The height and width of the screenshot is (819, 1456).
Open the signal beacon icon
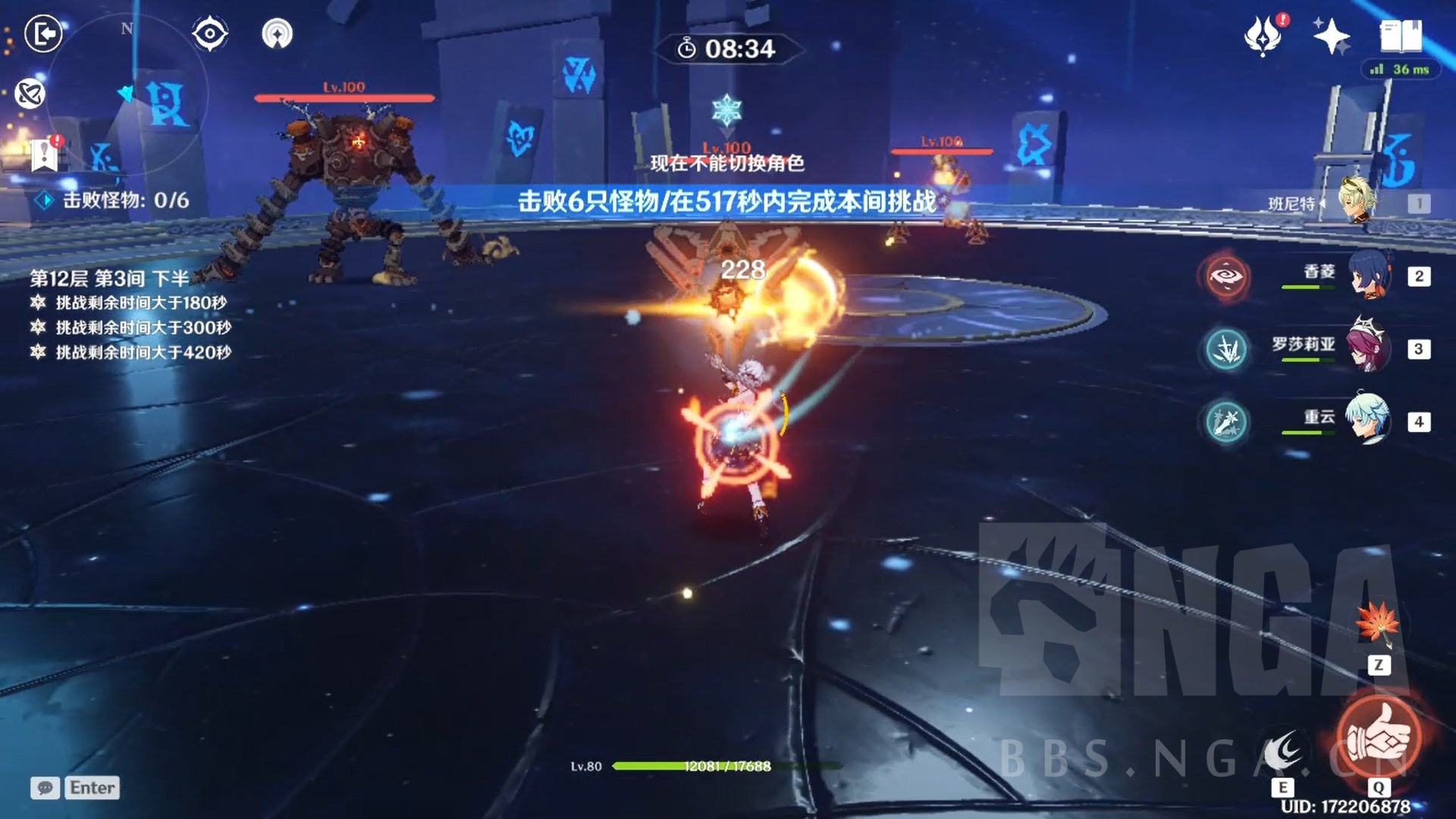click(277, 34)
